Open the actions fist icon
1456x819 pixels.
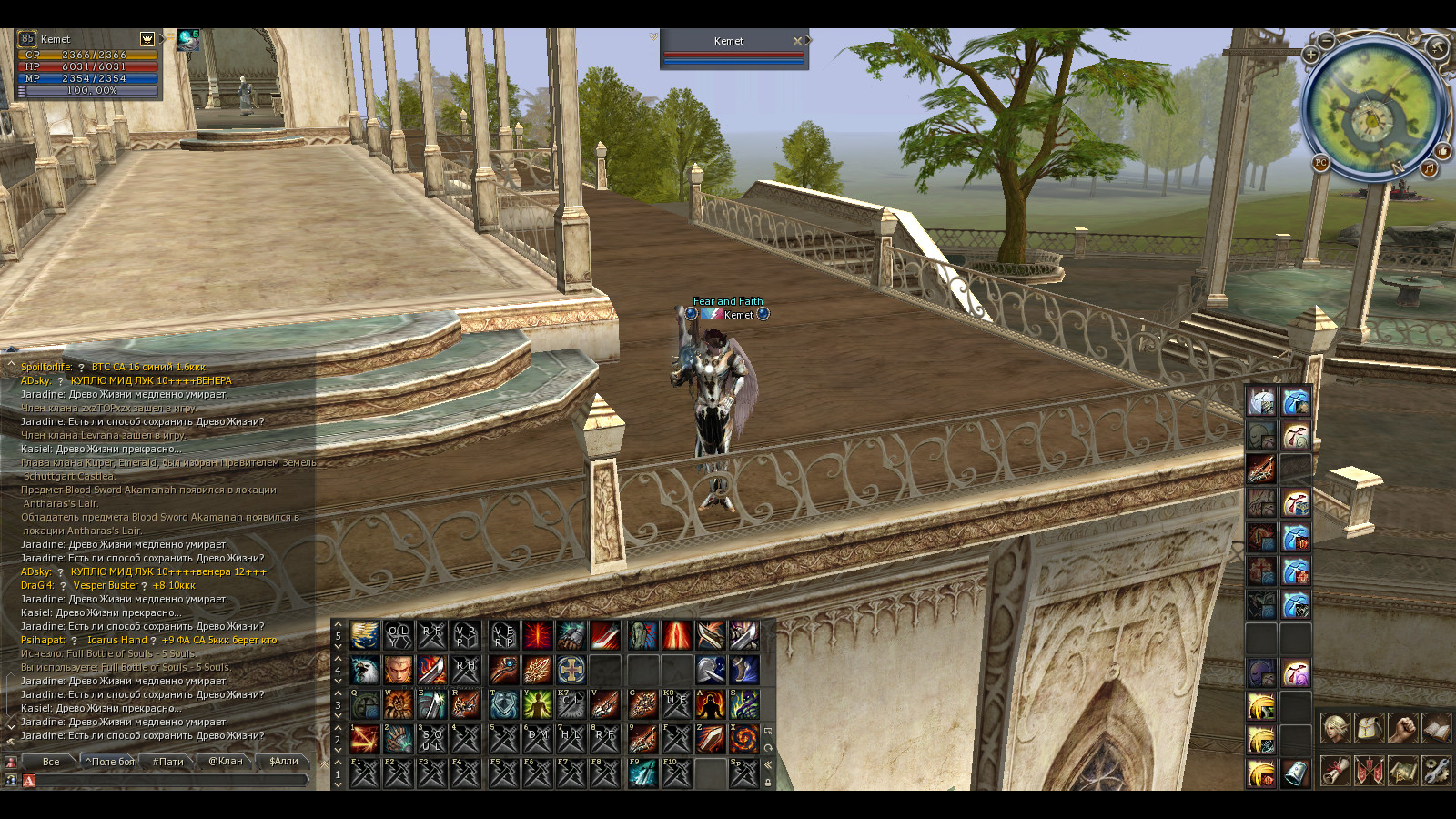(1402, 728)
